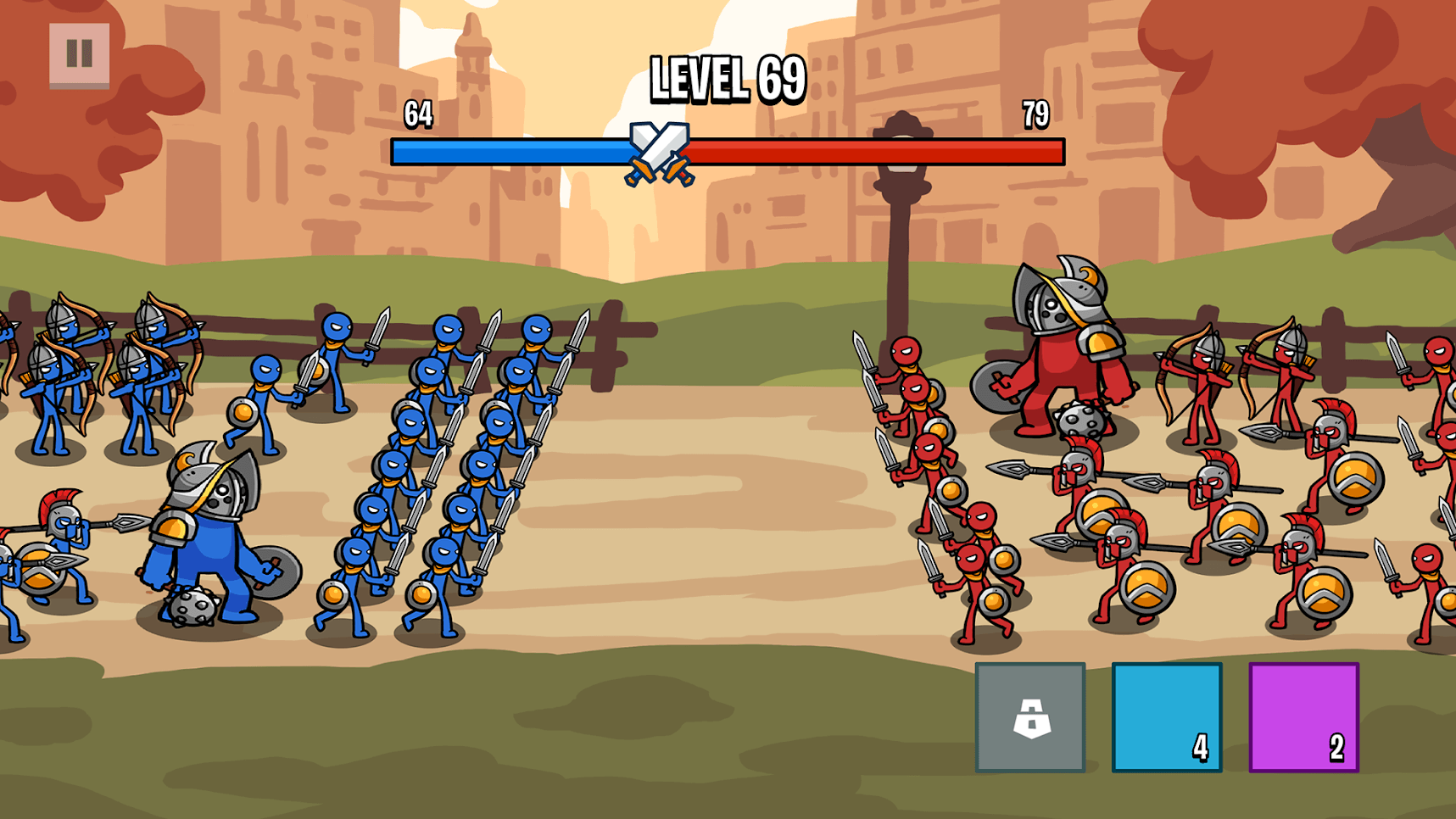Activate the cyan ability card with 4 uses
This screenshot has height=819, width=1456.
(1167, 716)
